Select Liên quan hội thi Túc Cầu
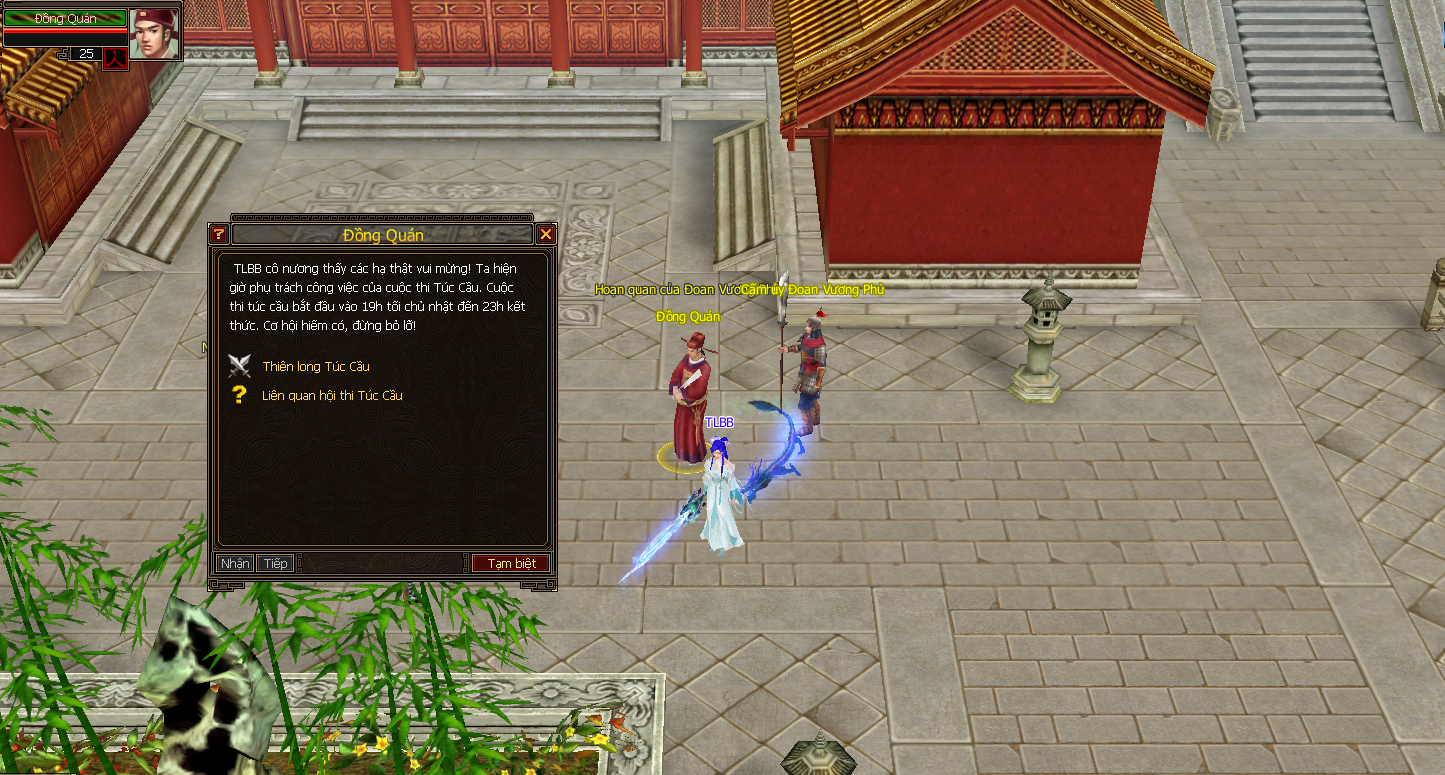Screen dimensions: 1445x775 point(332,396)
